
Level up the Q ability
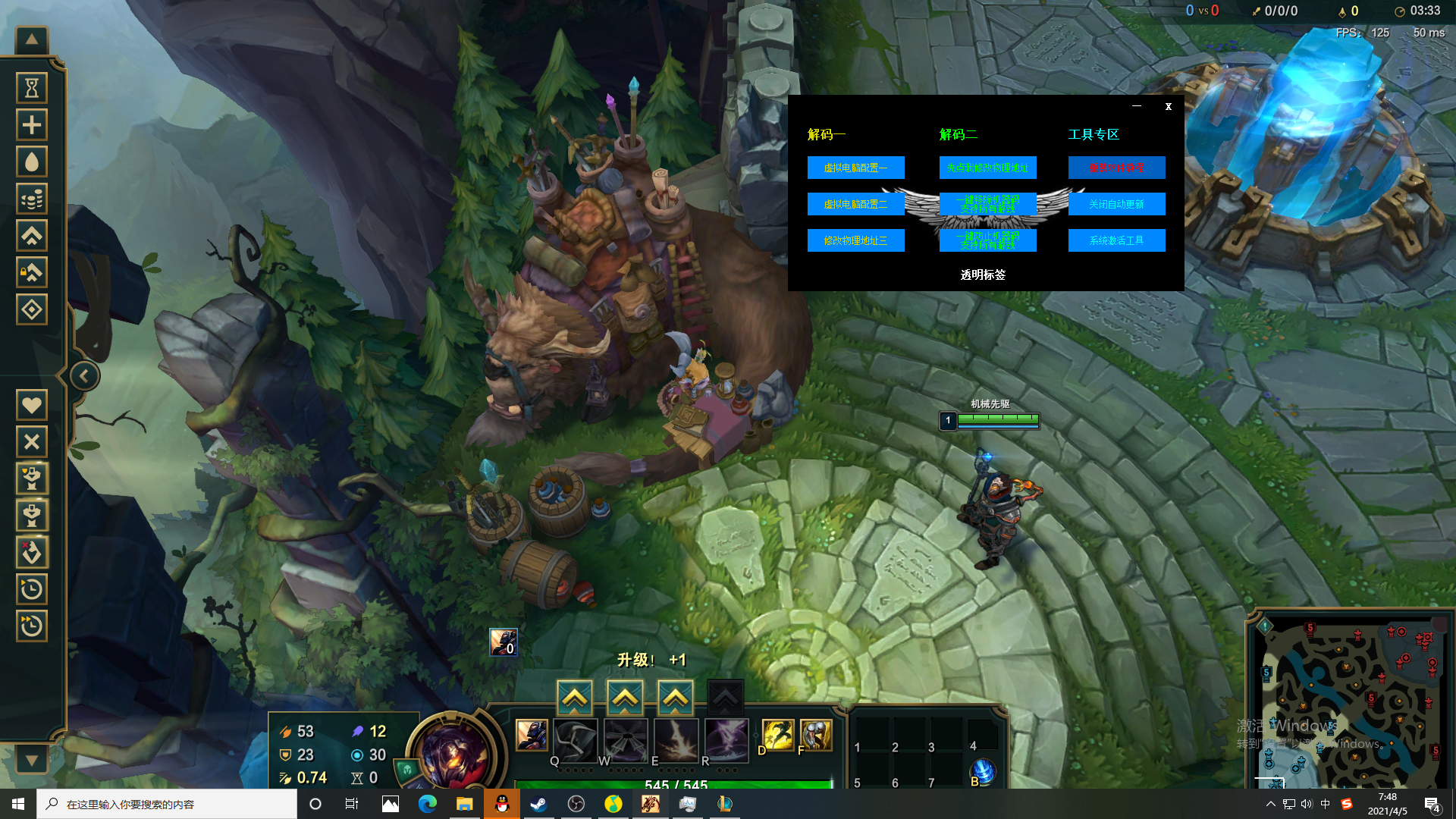pos(575,698)
